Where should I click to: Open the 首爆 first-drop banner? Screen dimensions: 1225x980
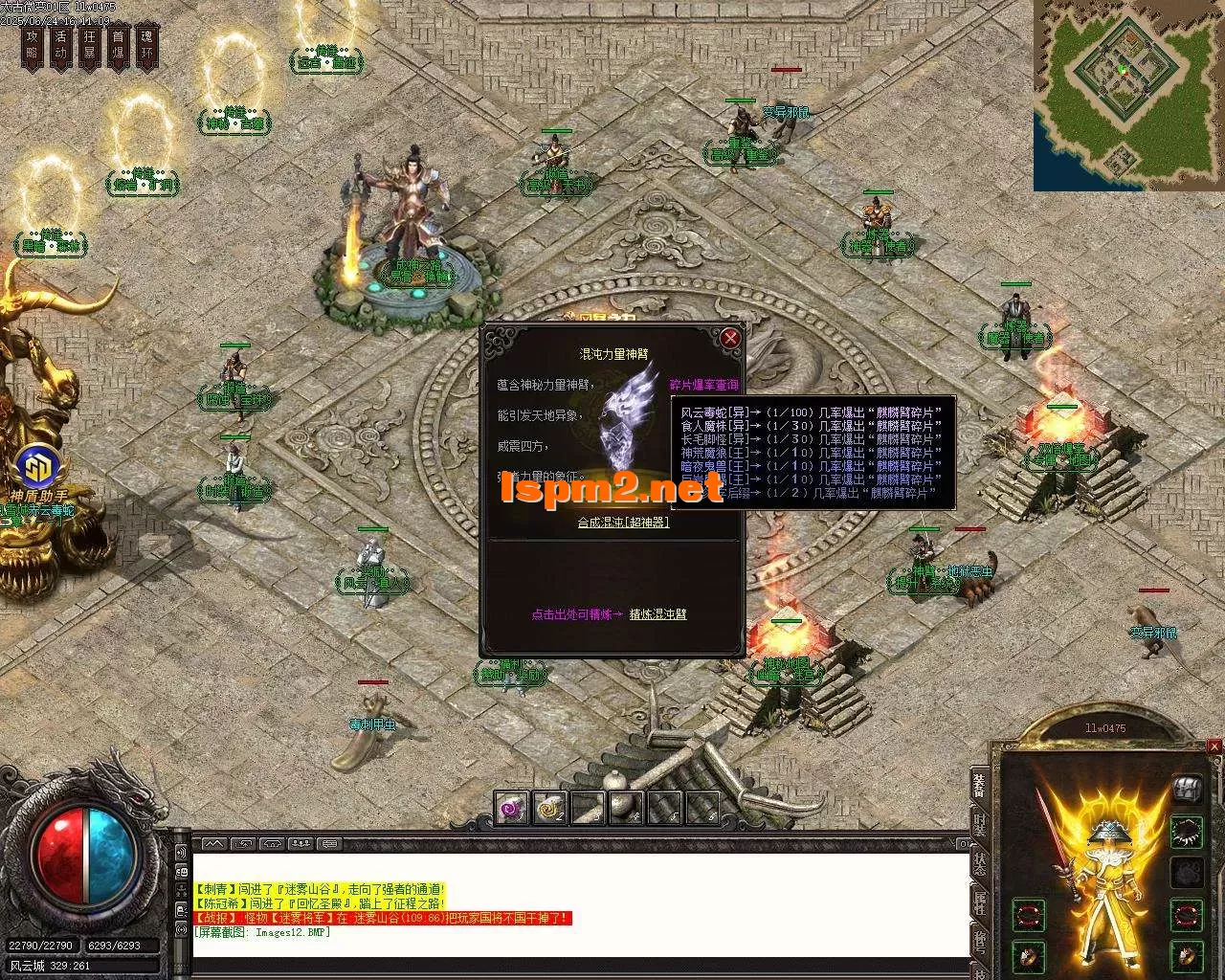point(119,45)
